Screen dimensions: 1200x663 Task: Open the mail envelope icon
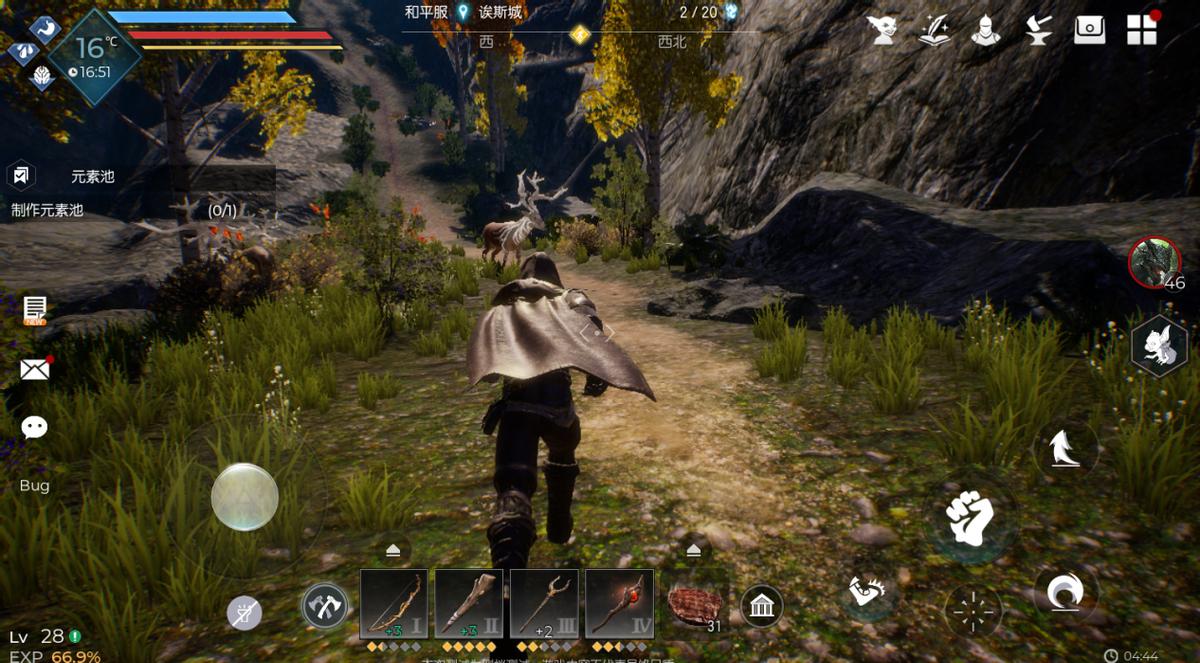35,370
